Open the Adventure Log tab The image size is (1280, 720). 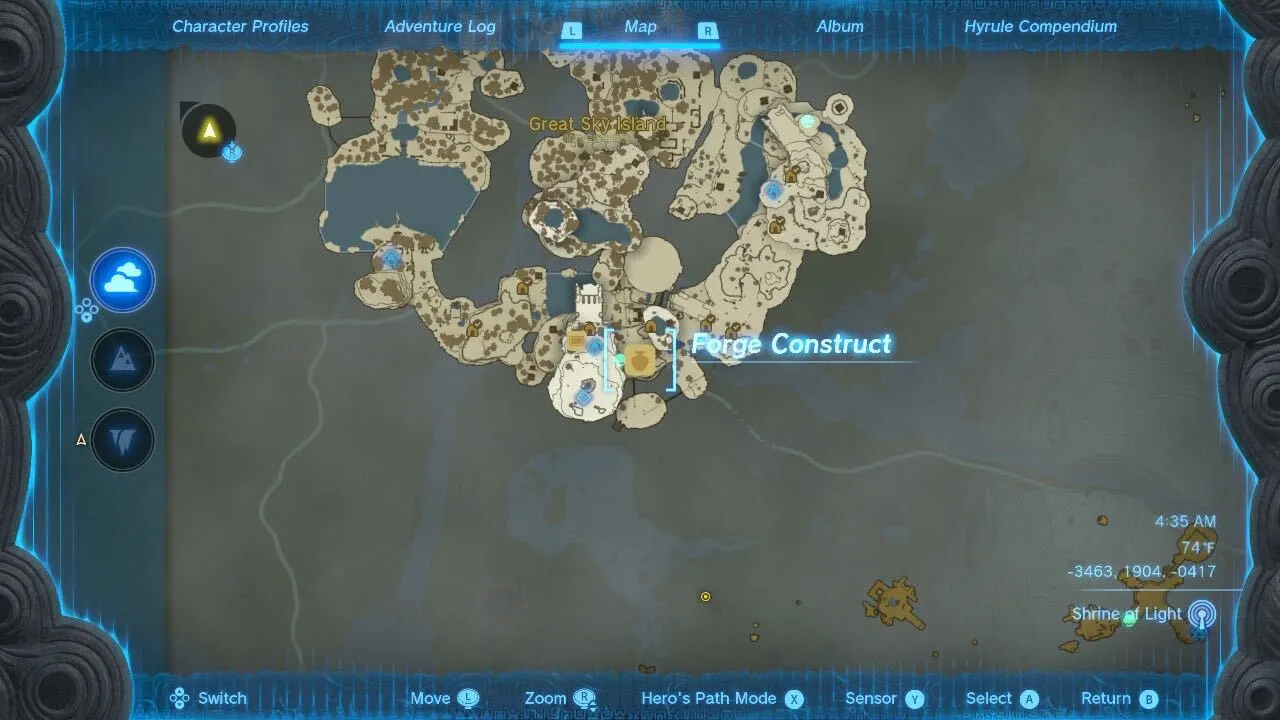438,26
